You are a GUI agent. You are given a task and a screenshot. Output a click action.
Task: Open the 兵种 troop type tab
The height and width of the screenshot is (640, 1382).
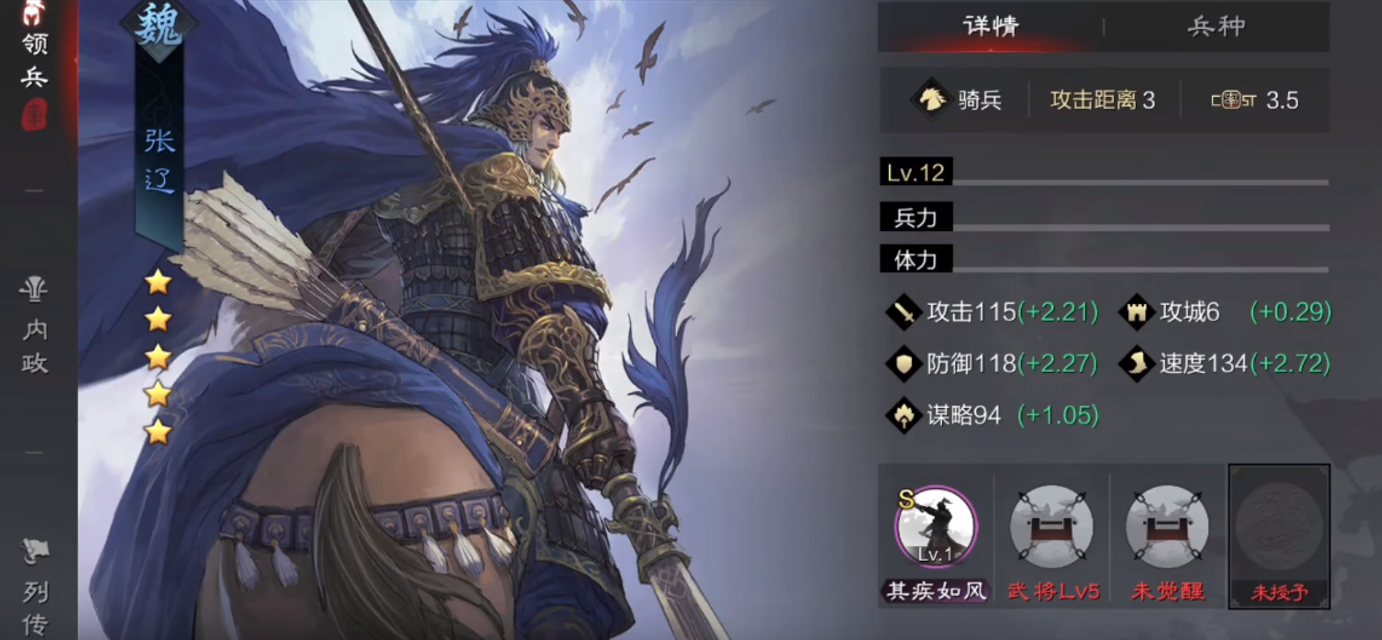pyautogui.click(x=1216, y=27)
